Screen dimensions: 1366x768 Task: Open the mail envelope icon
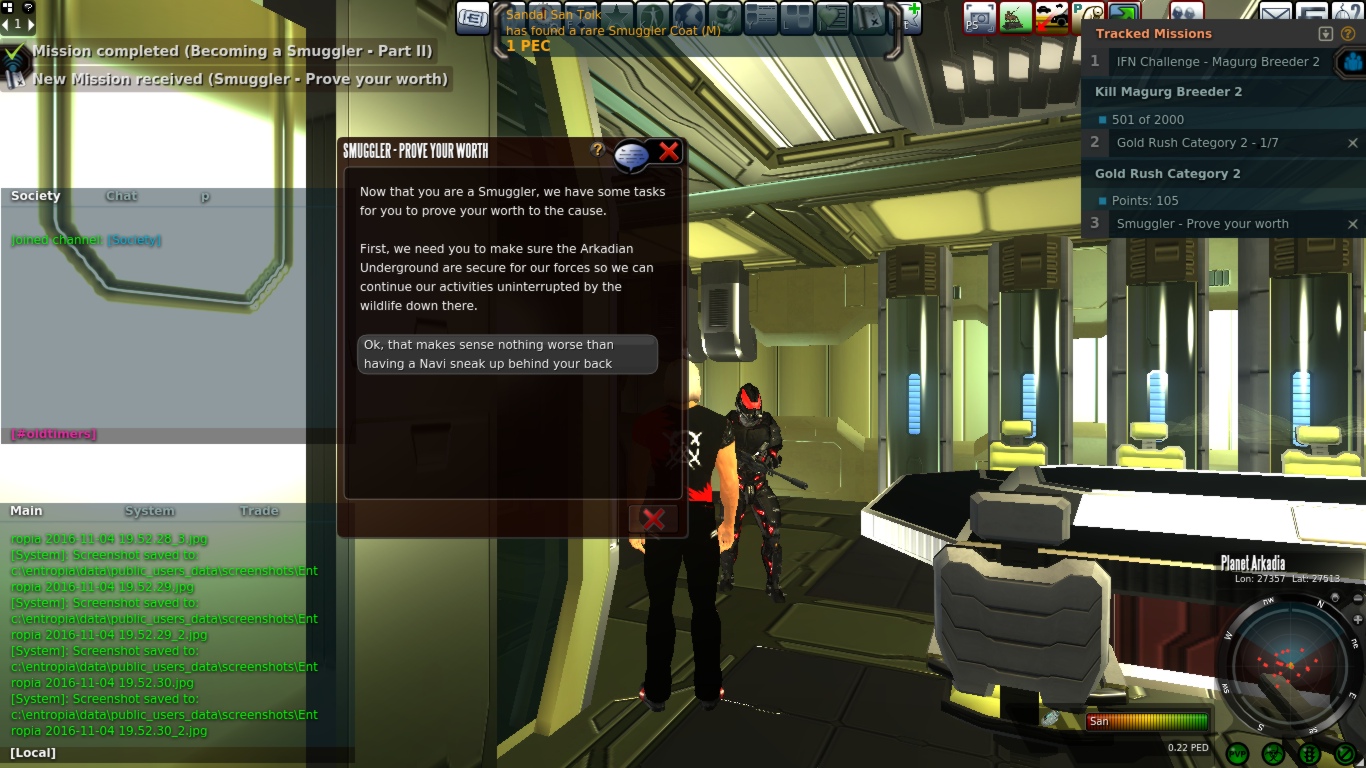(1274, 15)
